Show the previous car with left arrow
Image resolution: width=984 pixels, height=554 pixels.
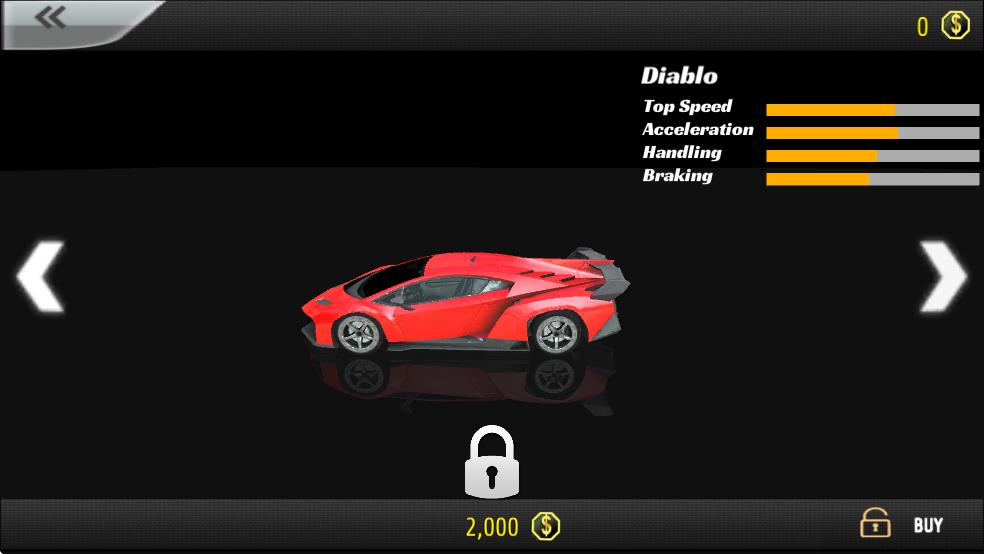point(41,276)
